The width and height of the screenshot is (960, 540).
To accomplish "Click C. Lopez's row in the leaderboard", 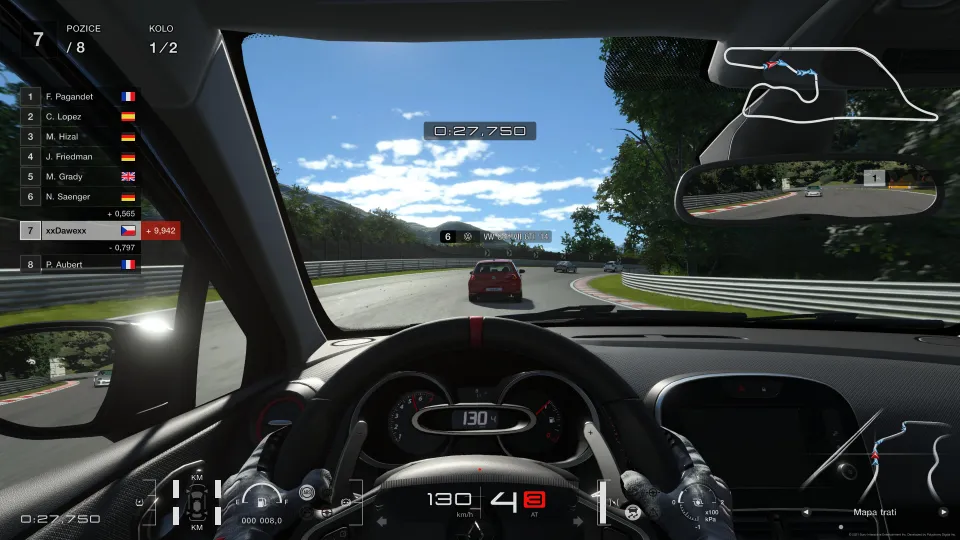I will [x=80, y=116].
